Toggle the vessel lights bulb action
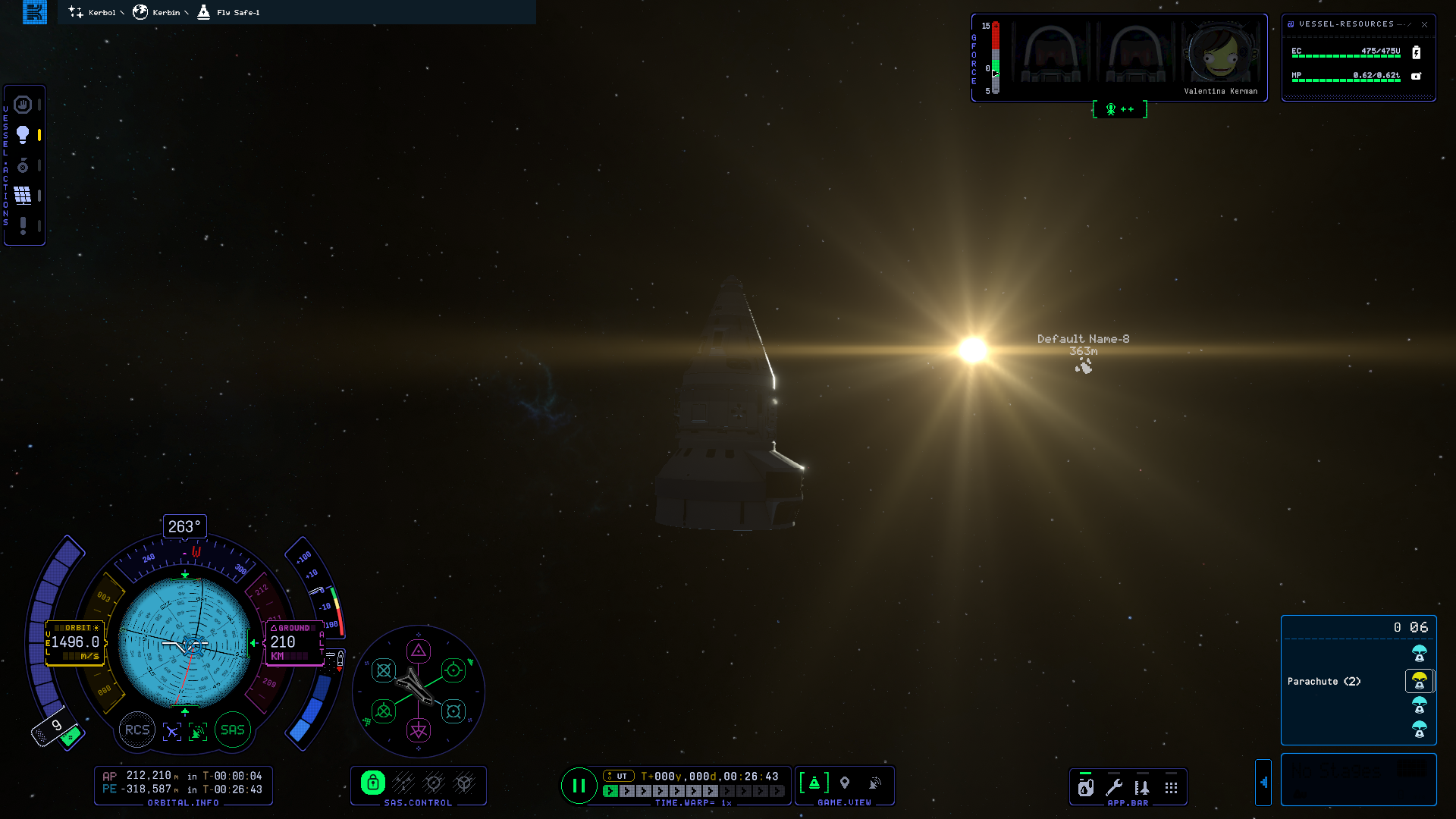Viewport: 1456px width, 819px height. point(23,135)
